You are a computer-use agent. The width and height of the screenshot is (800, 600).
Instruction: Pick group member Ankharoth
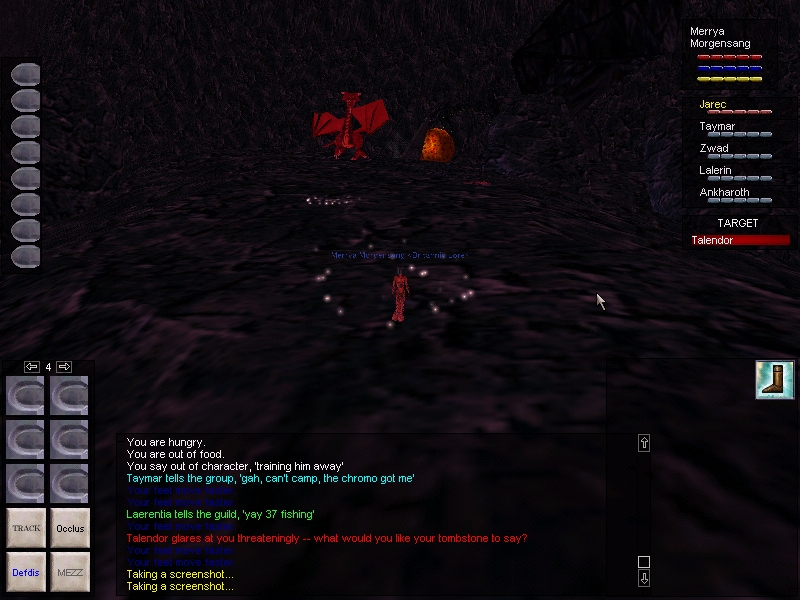coord(724,193)
